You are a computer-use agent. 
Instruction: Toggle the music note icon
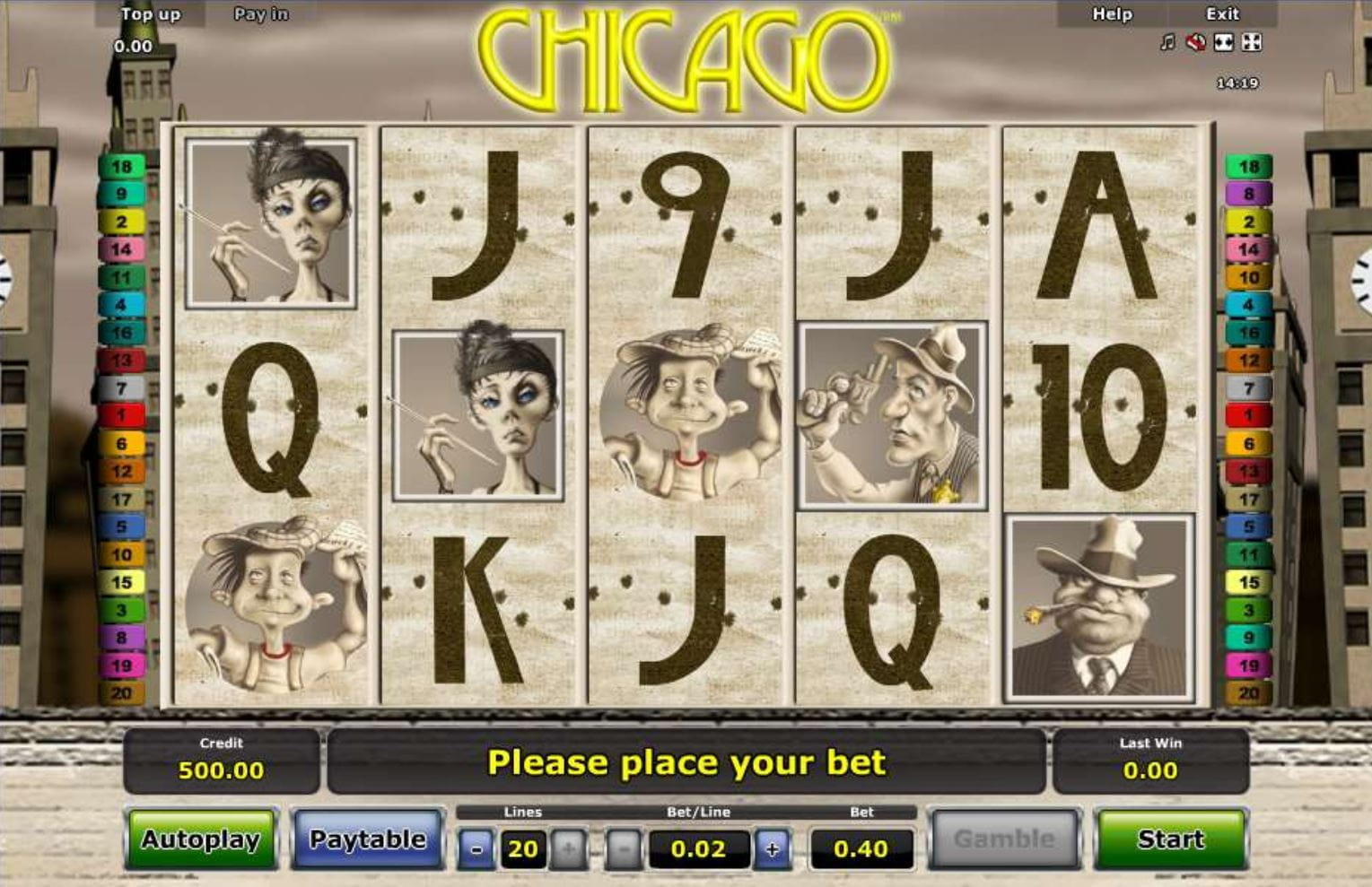(1167, 42)
